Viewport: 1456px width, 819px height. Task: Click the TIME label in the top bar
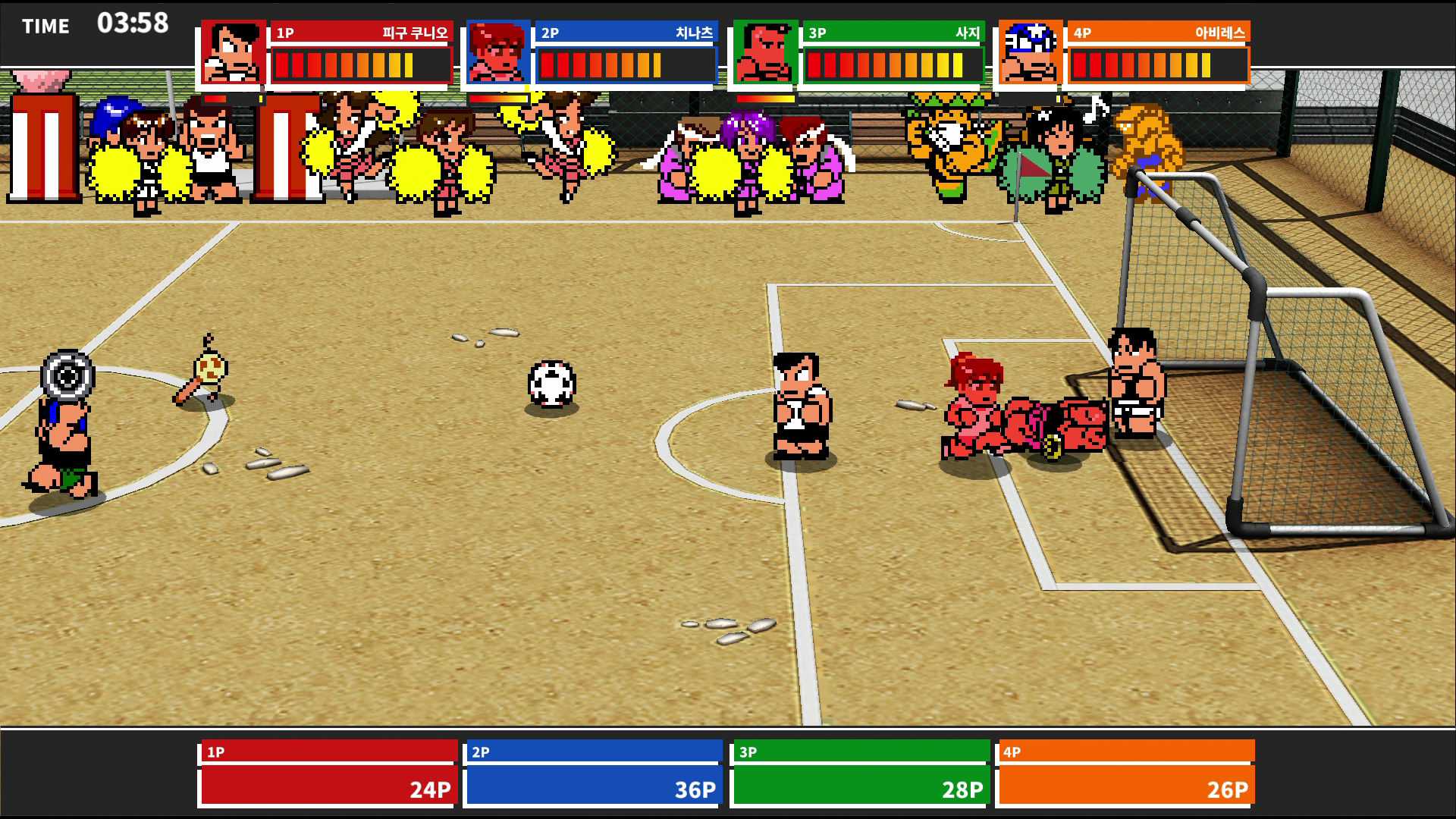tap(45, 25)
